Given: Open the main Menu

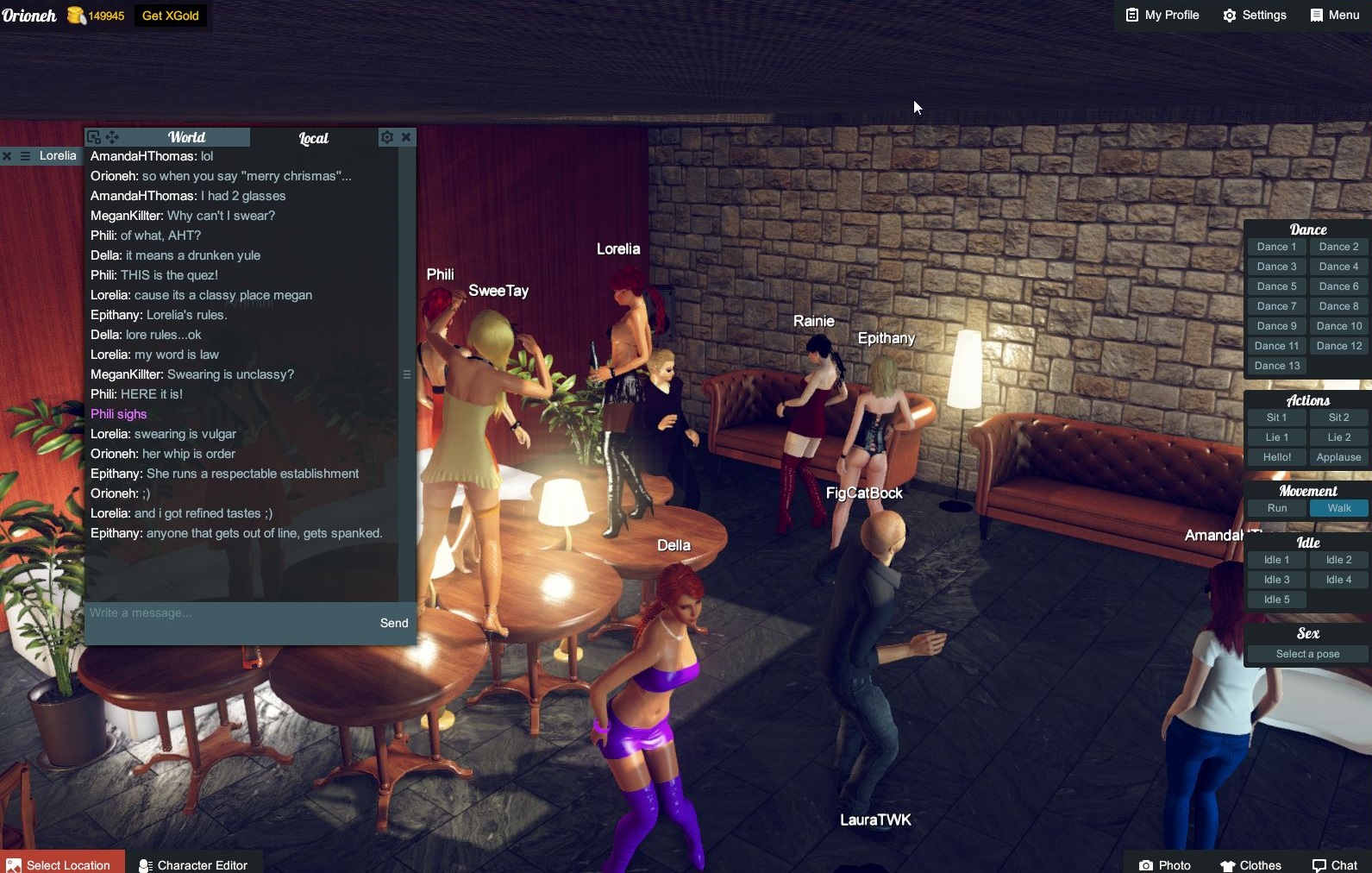Looking at the screenshot, I should pyautogui.click(x=1334, y=16).
